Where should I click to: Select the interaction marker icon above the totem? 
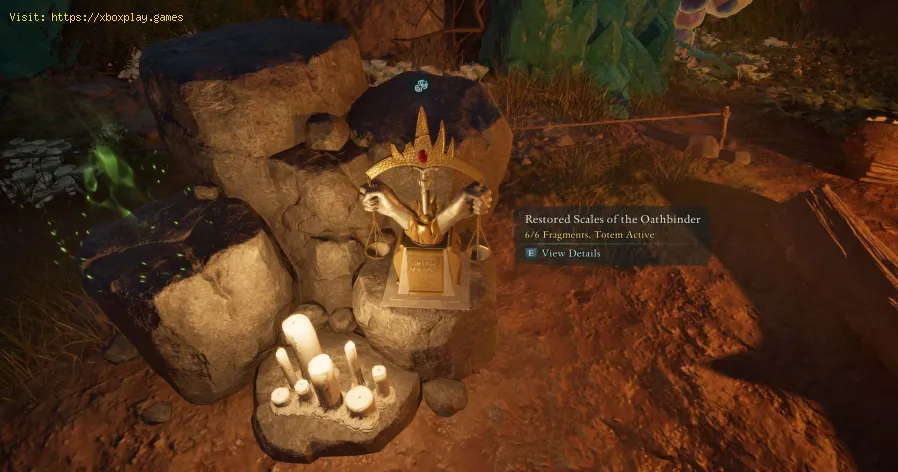422,86
